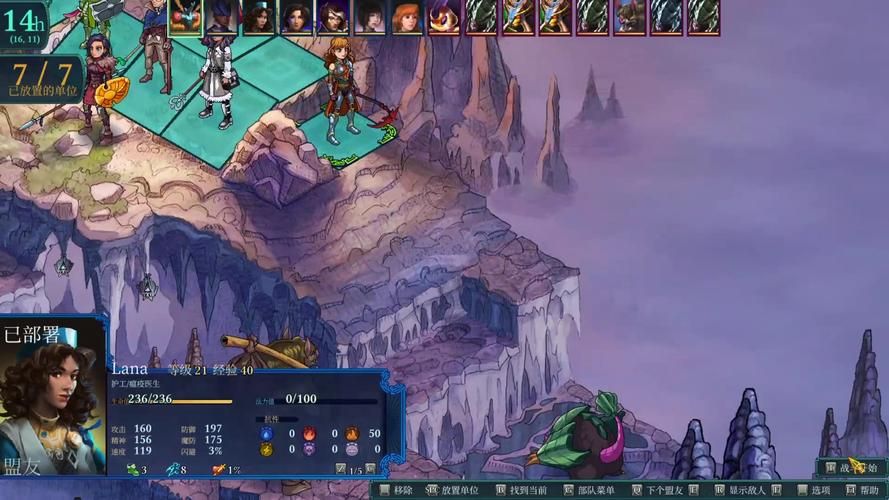
Task: Select the teal-hat nurse portrait in turn bar
Action: point(259,17)
